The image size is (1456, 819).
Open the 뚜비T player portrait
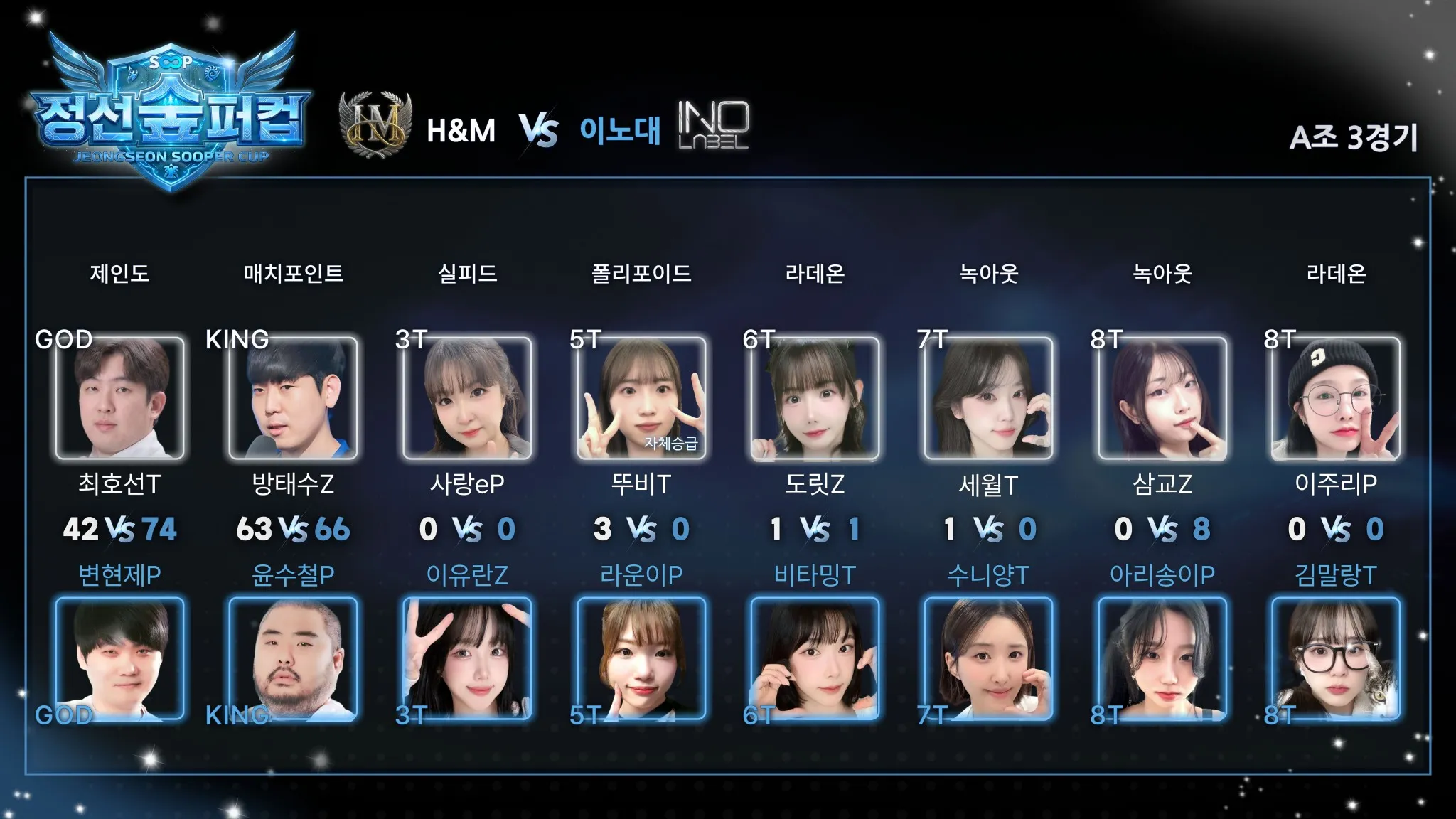[x=641, y=398]
